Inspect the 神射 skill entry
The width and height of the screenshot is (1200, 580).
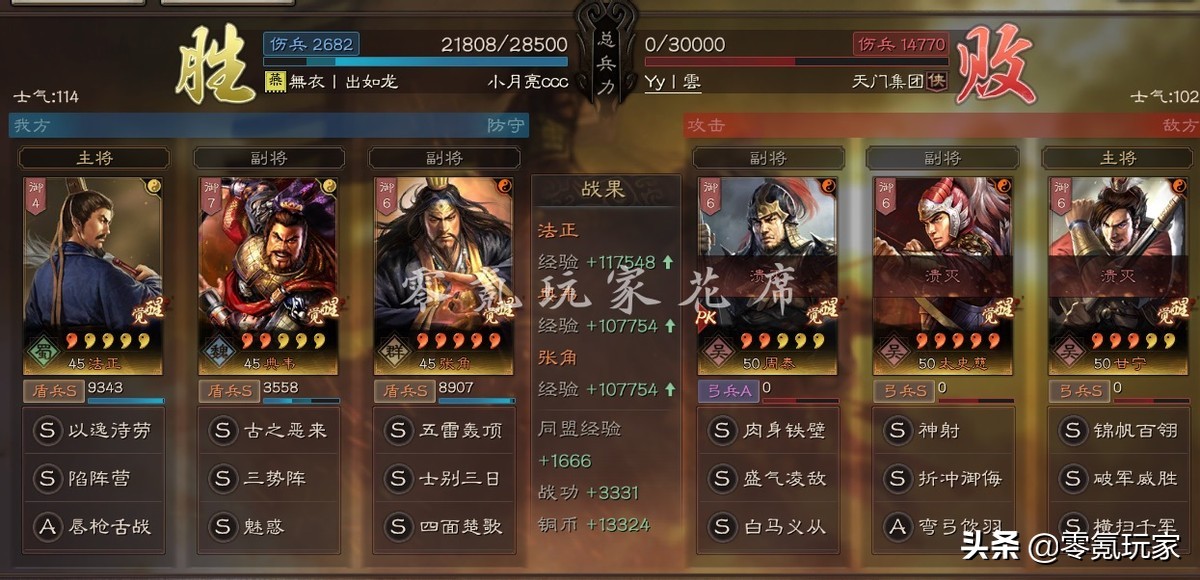point(942,431)
